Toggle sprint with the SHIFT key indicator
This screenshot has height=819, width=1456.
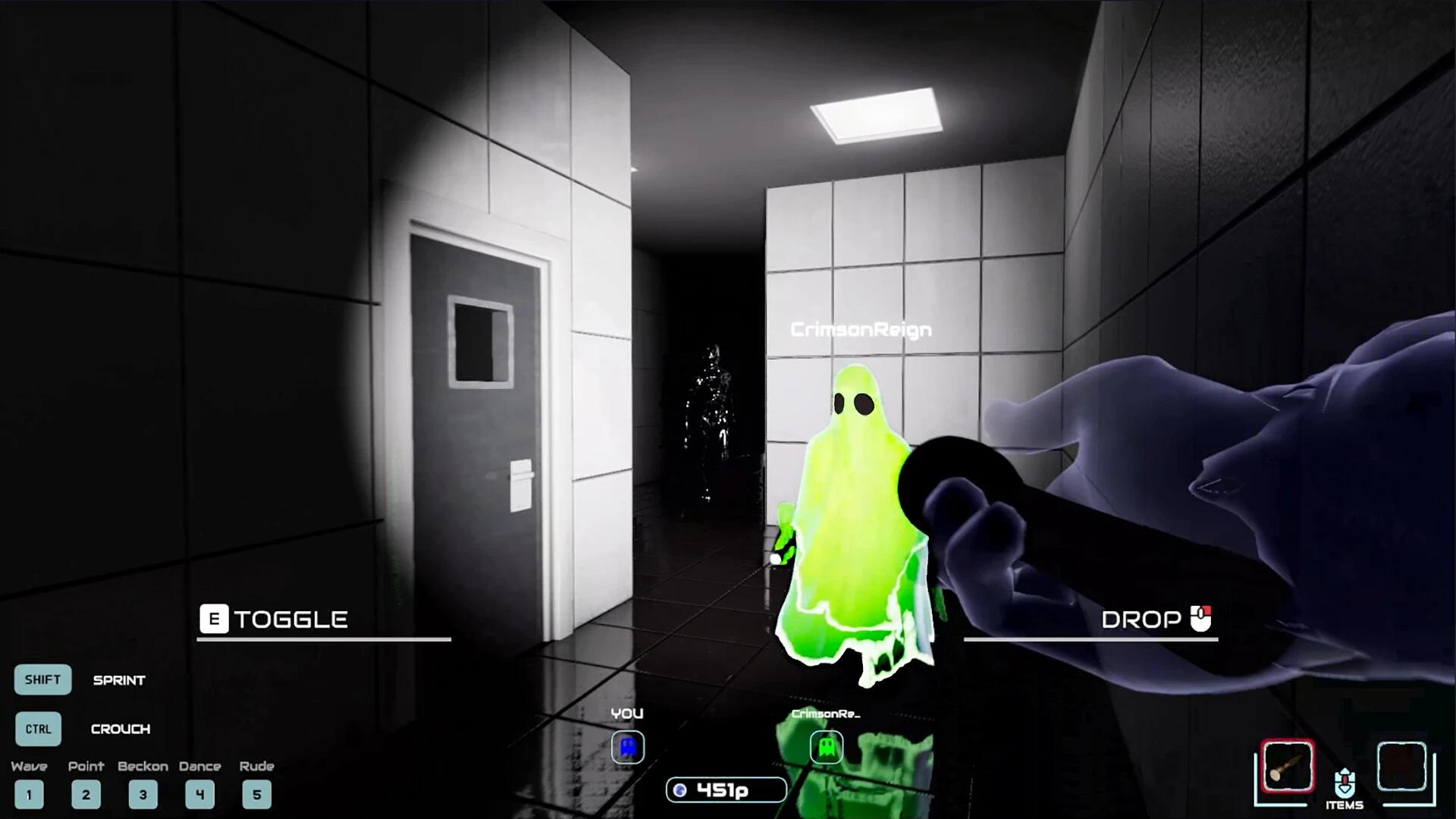point(42,680)
